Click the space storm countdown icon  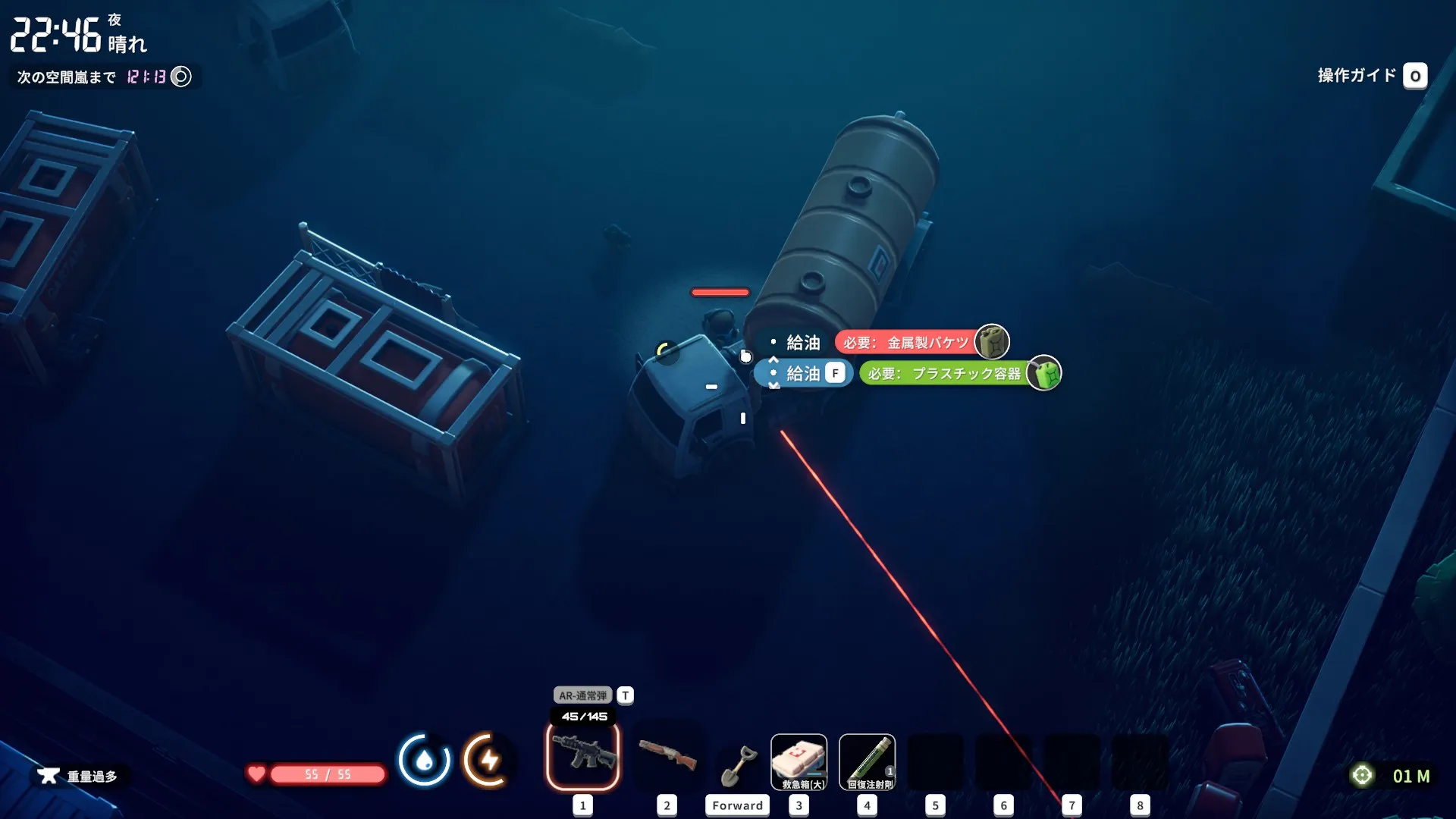point(181,77)
